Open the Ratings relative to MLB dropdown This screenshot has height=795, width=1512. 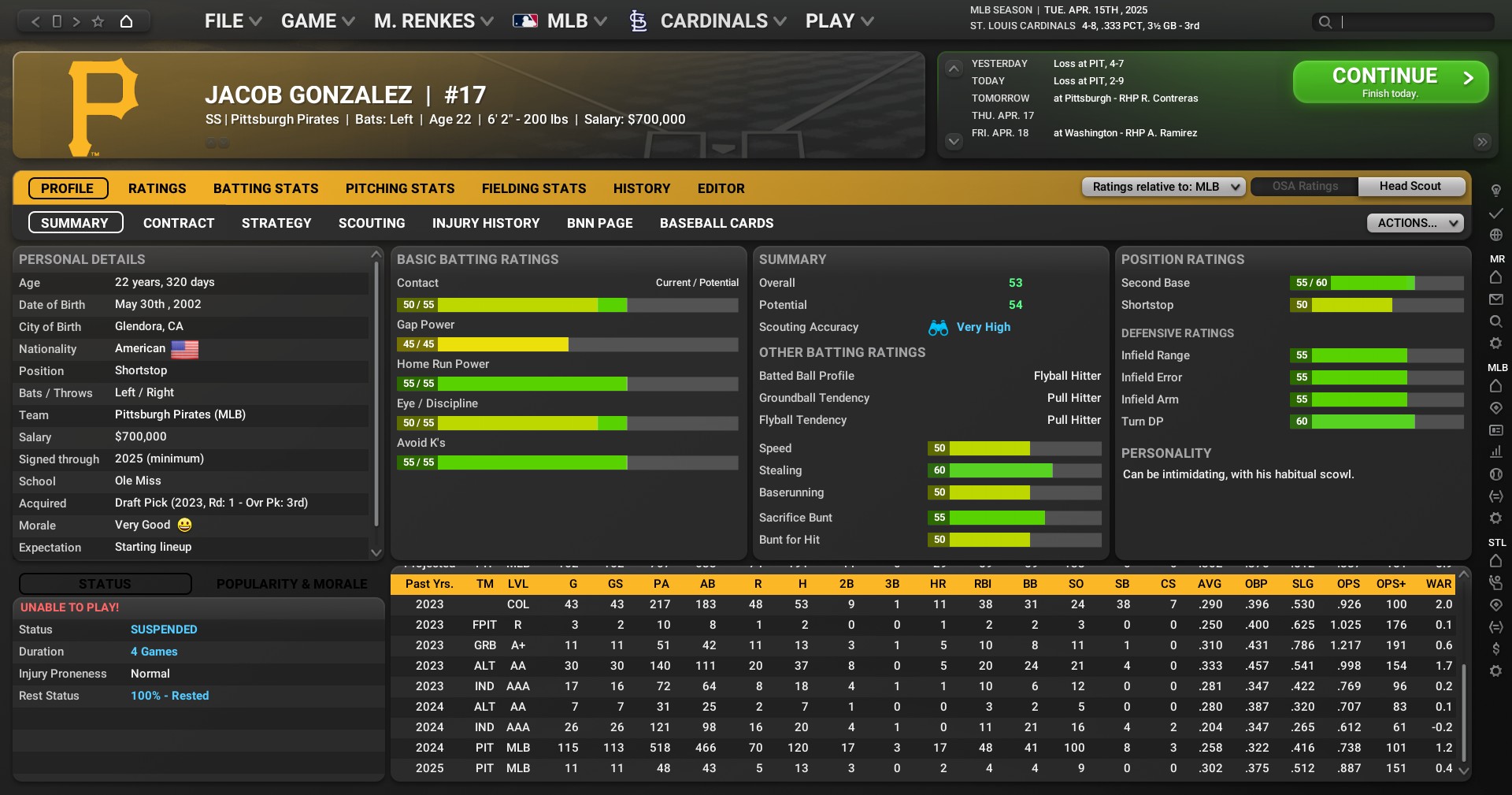(1164, 187)
